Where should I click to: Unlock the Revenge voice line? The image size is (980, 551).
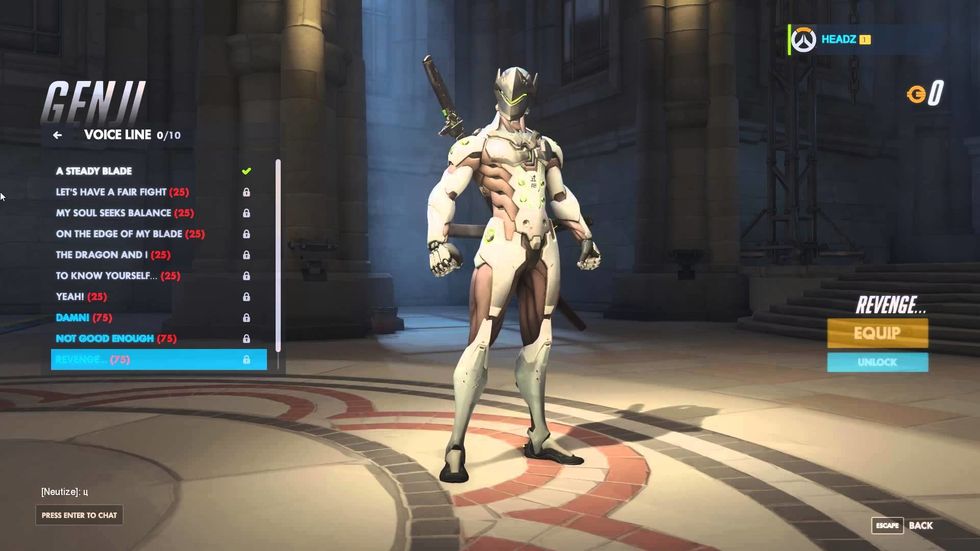[877, 362]
